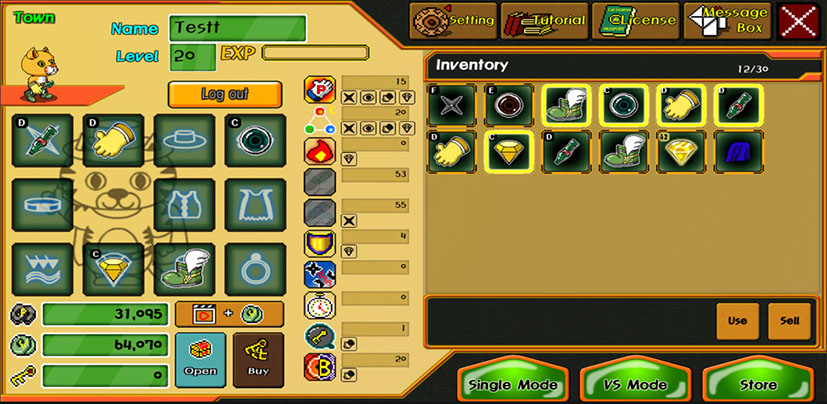Image resolution: width=827 pixels, height=404 pixels.
Task: Choose the E-rank dark red ring
Action: click(506, 105)
